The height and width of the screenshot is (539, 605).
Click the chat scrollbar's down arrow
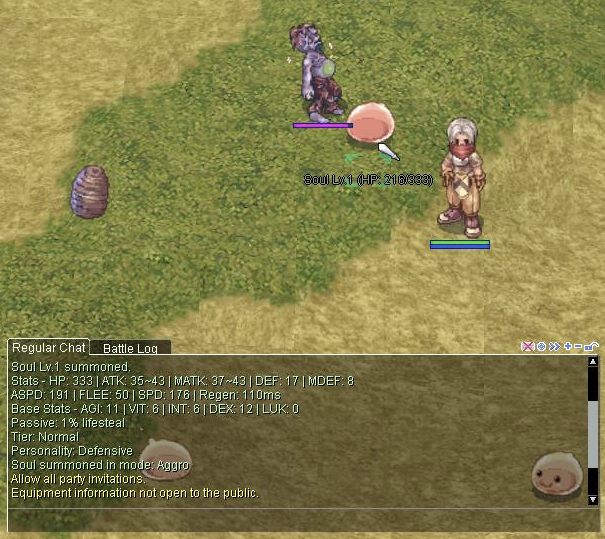593,498
